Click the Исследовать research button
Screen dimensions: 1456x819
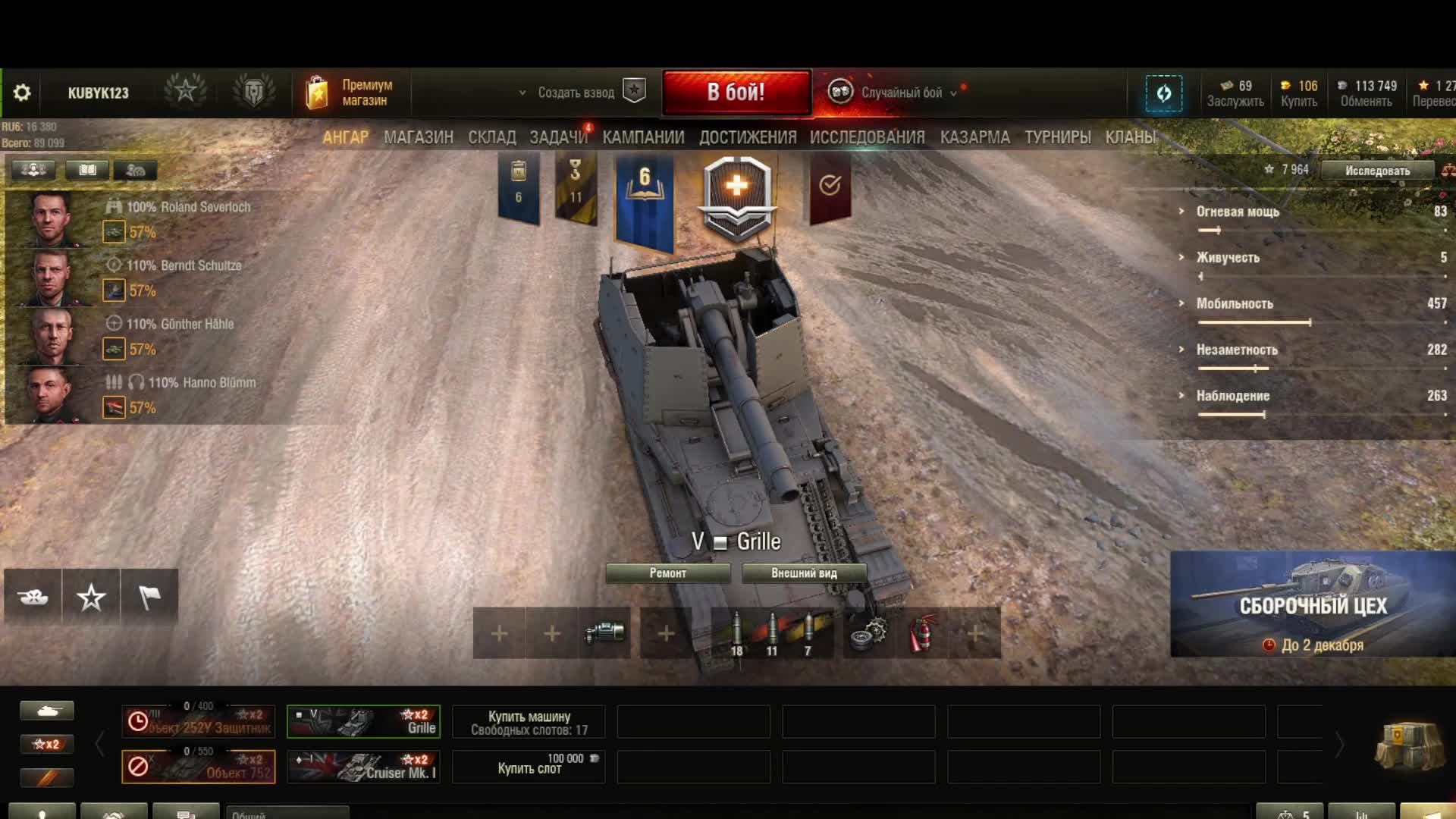pos(1377,171)
